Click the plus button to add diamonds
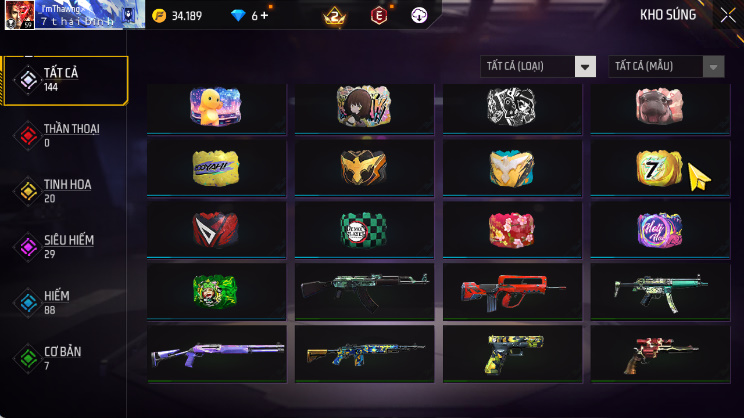 [266, 15]
